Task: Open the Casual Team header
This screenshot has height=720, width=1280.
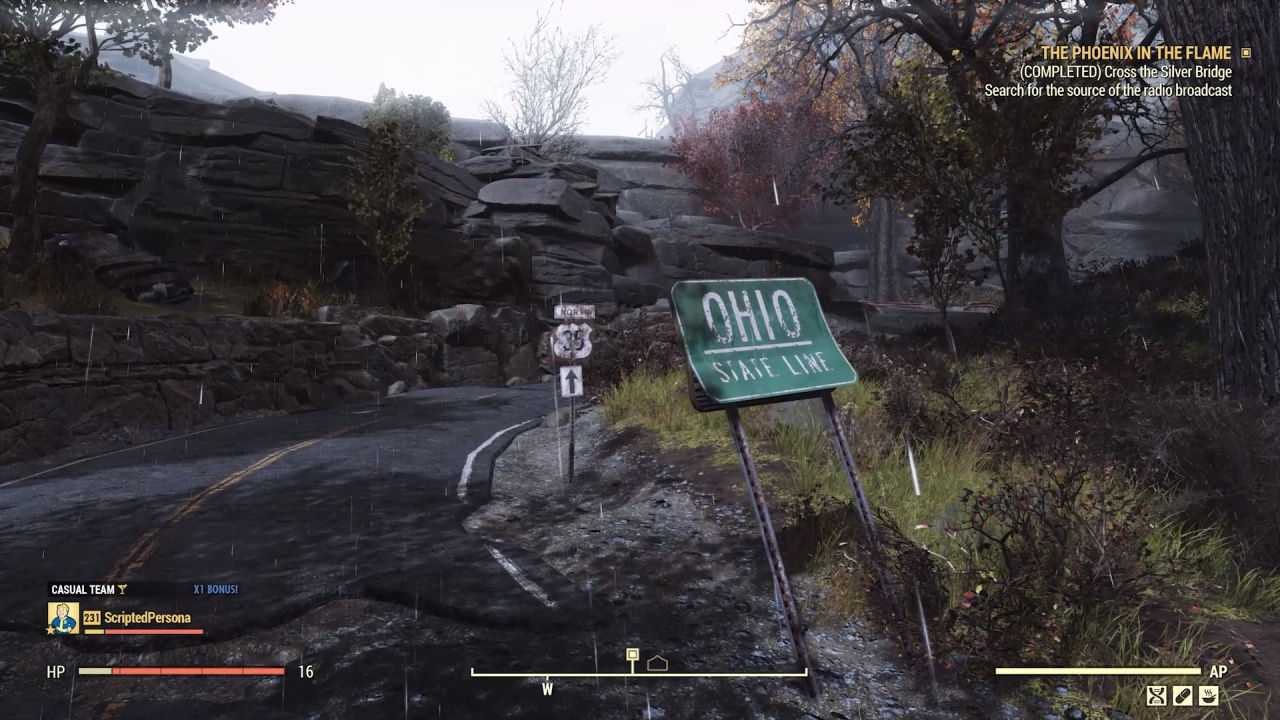Action: 84,590
